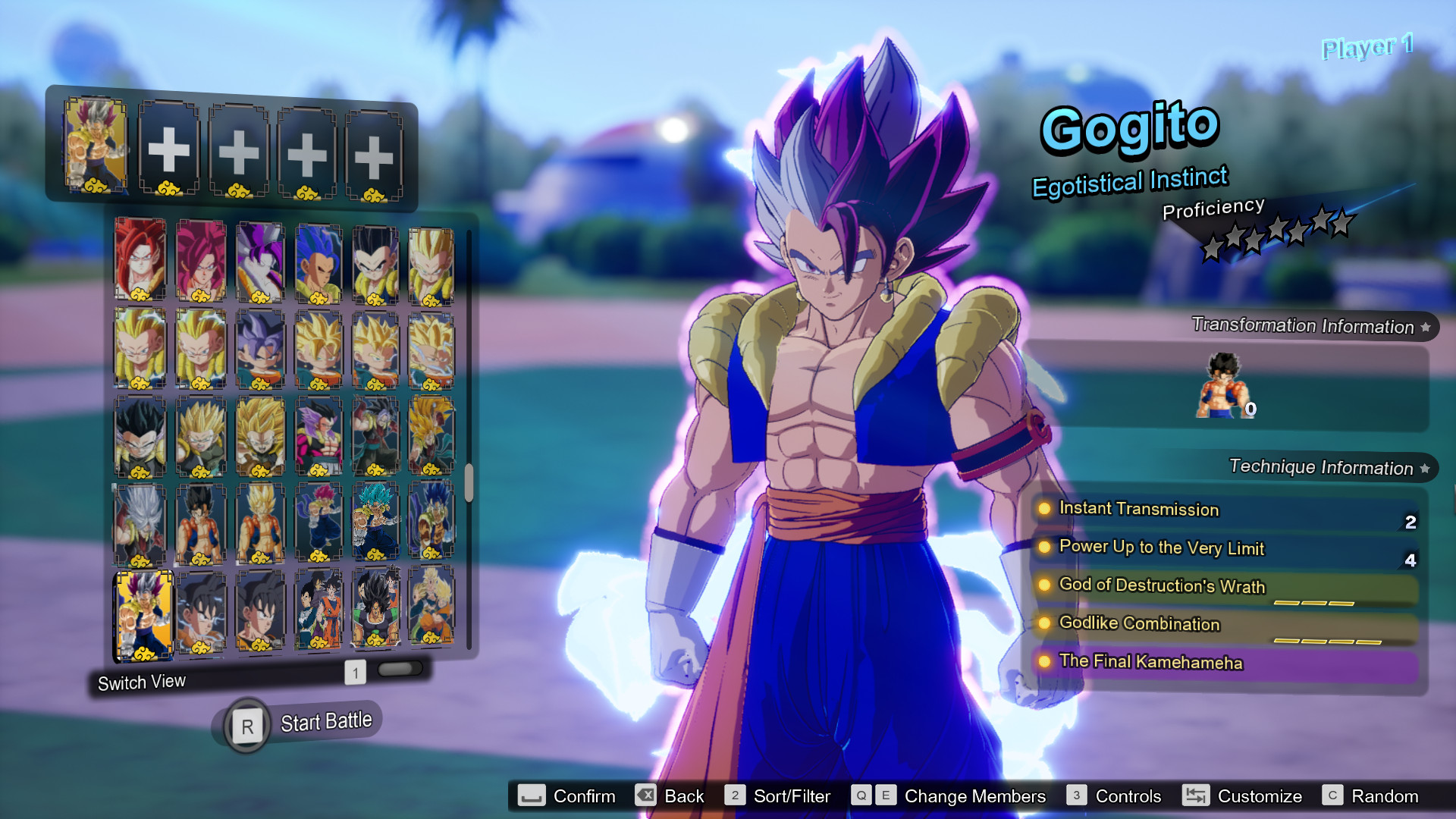Click the X key icon beside Back
This screenshot has width=1456, height=819.
click(645, 796)
